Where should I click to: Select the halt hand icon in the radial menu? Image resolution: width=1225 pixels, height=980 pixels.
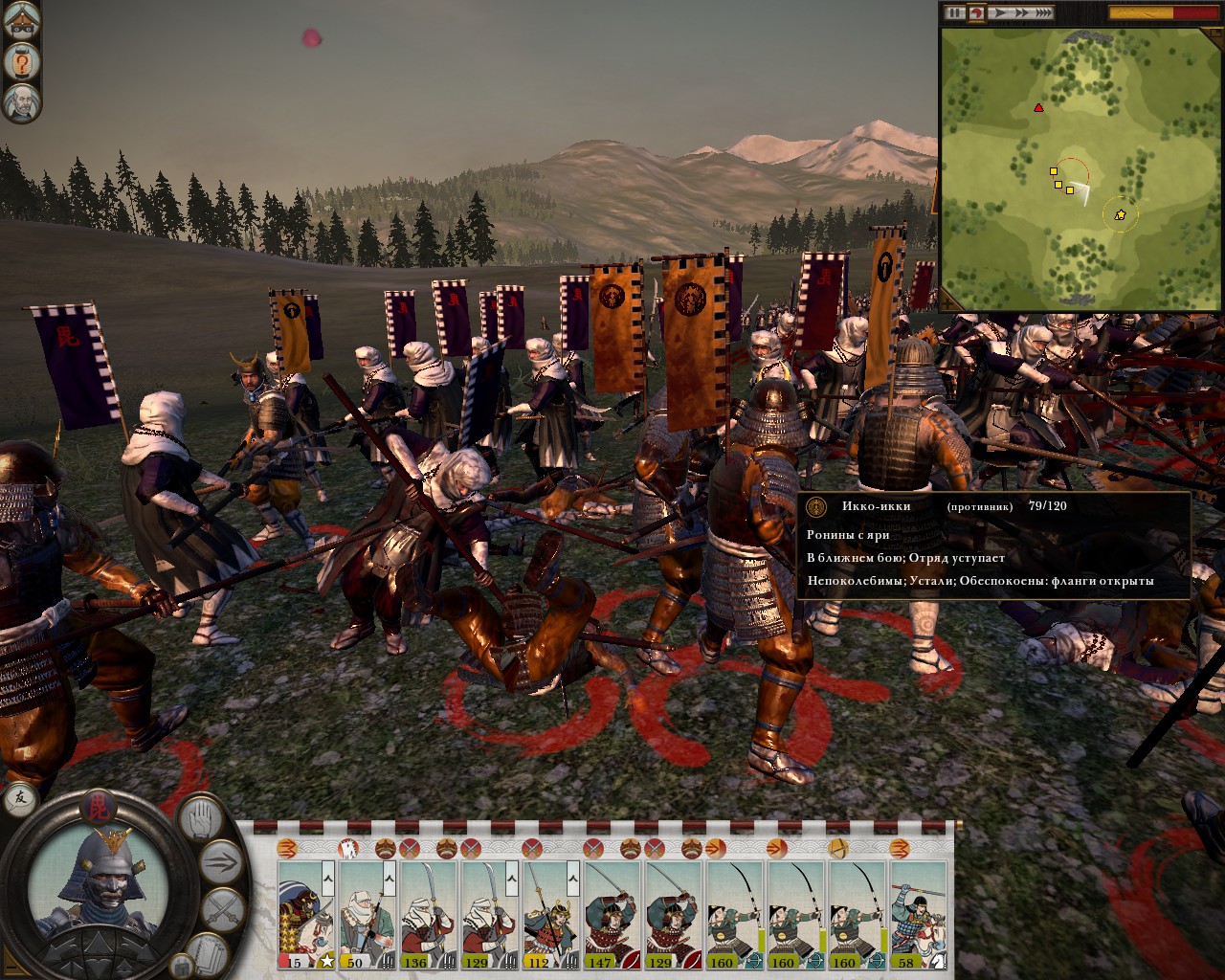(201, 819)
